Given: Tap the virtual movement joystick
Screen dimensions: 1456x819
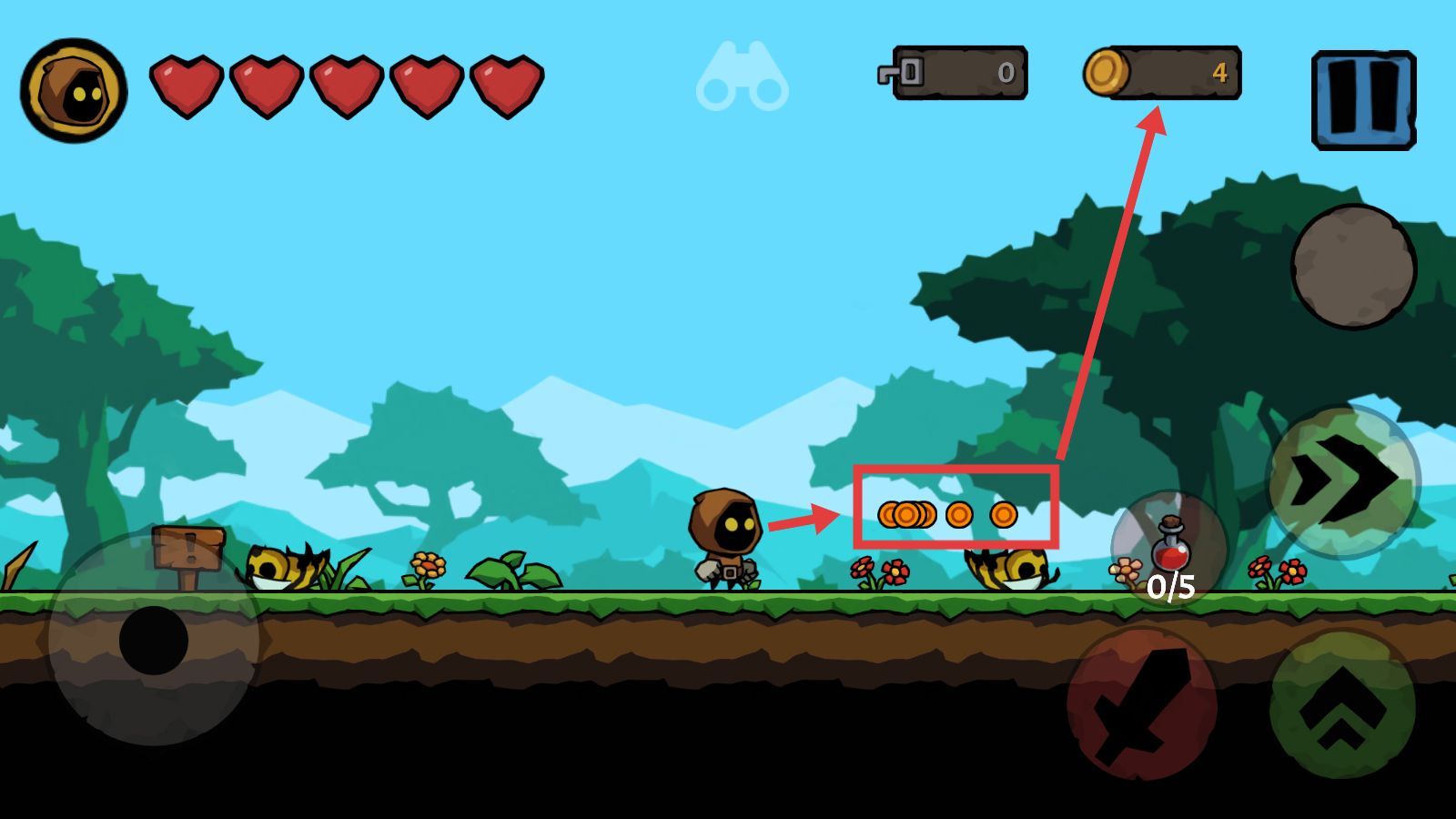Looking at the screenshot, I should [154, 640].
